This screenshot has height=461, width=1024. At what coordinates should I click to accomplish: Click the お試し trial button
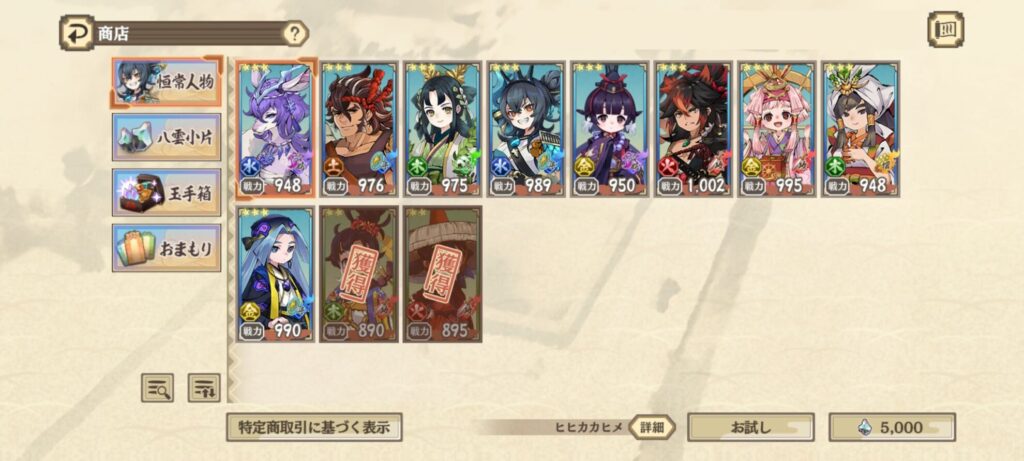(x=750, y=427)
